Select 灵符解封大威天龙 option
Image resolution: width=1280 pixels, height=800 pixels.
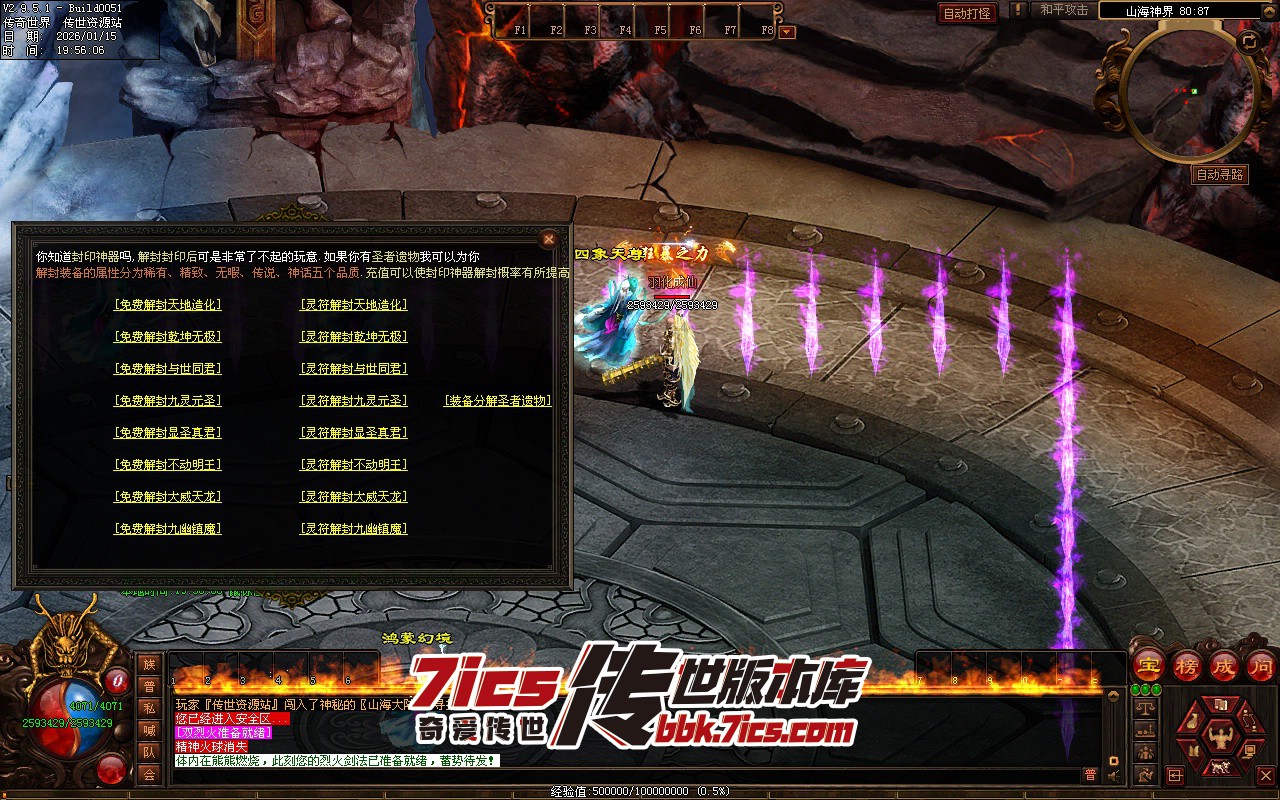click(354, 497)
